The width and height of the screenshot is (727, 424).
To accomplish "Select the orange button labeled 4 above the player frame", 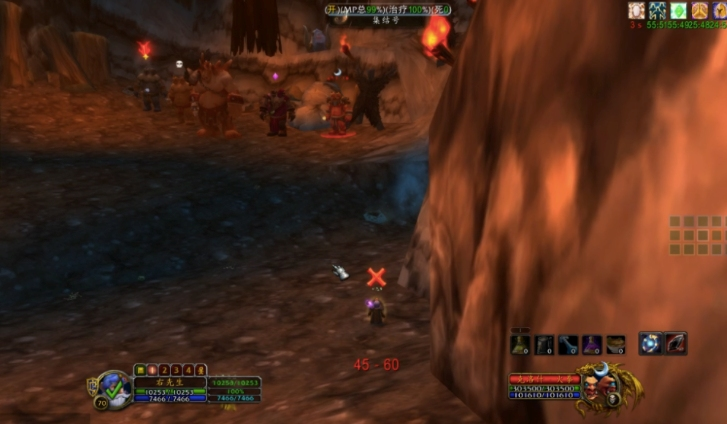I will point(188,369).
